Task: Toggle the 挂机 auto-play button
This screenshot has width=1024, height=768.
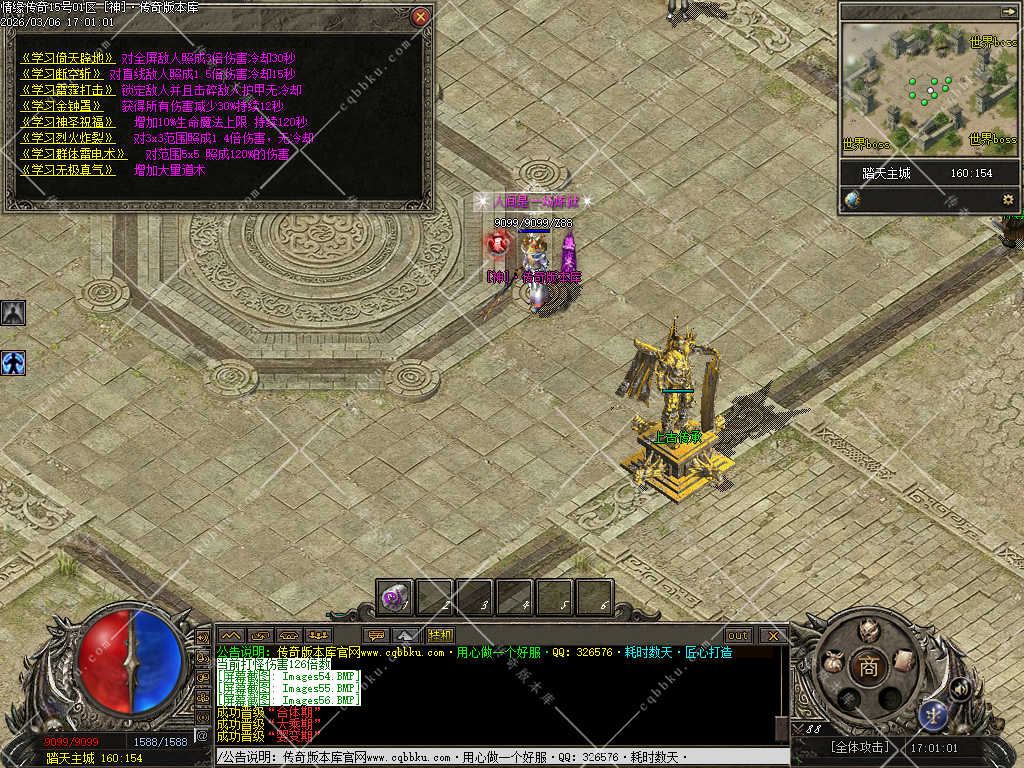Action: pos(441,635)
